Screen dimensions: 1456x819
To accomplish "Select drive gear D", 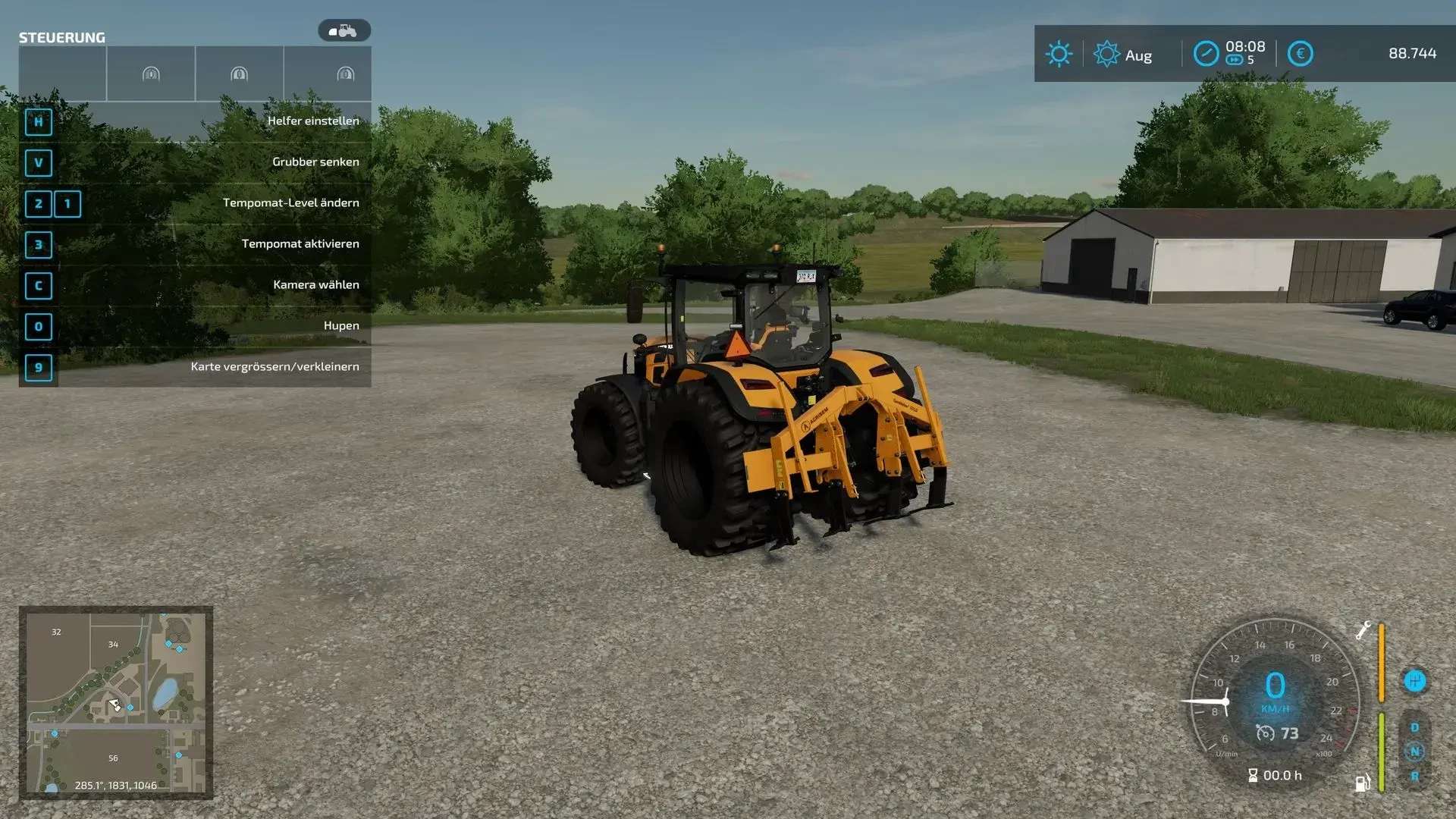I will click(1414, 727).
